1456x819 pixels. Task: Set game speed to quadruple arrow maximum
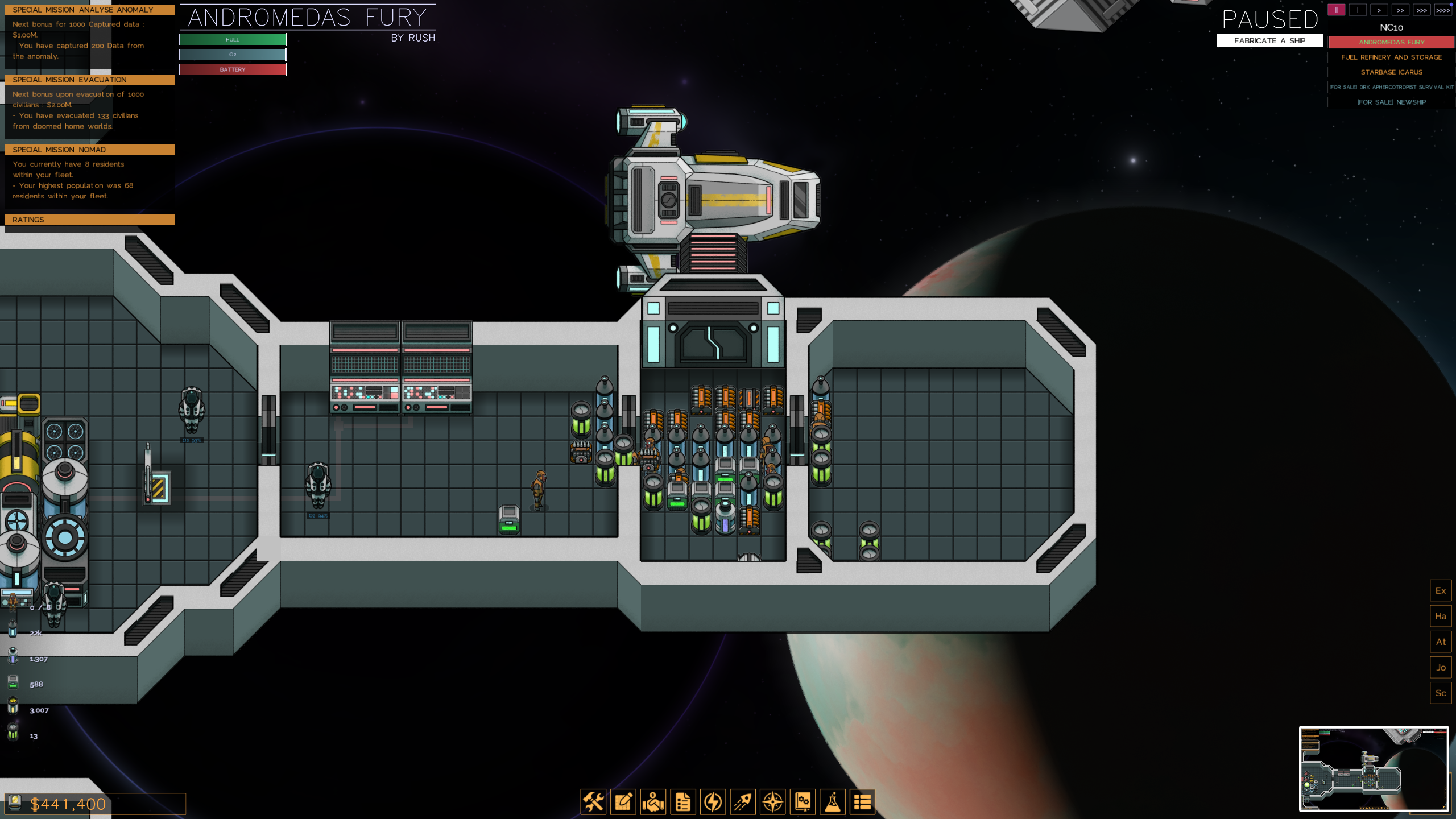[1443, 10]
